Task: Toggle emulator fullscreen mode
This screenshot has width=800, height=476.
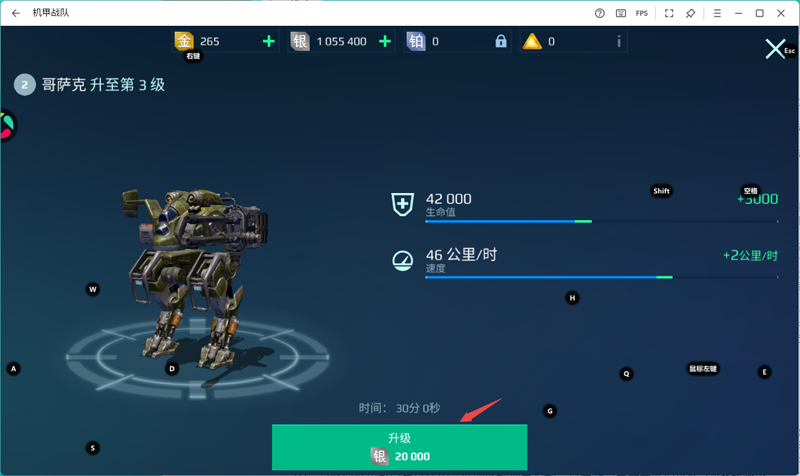Action: pos(668,13)
